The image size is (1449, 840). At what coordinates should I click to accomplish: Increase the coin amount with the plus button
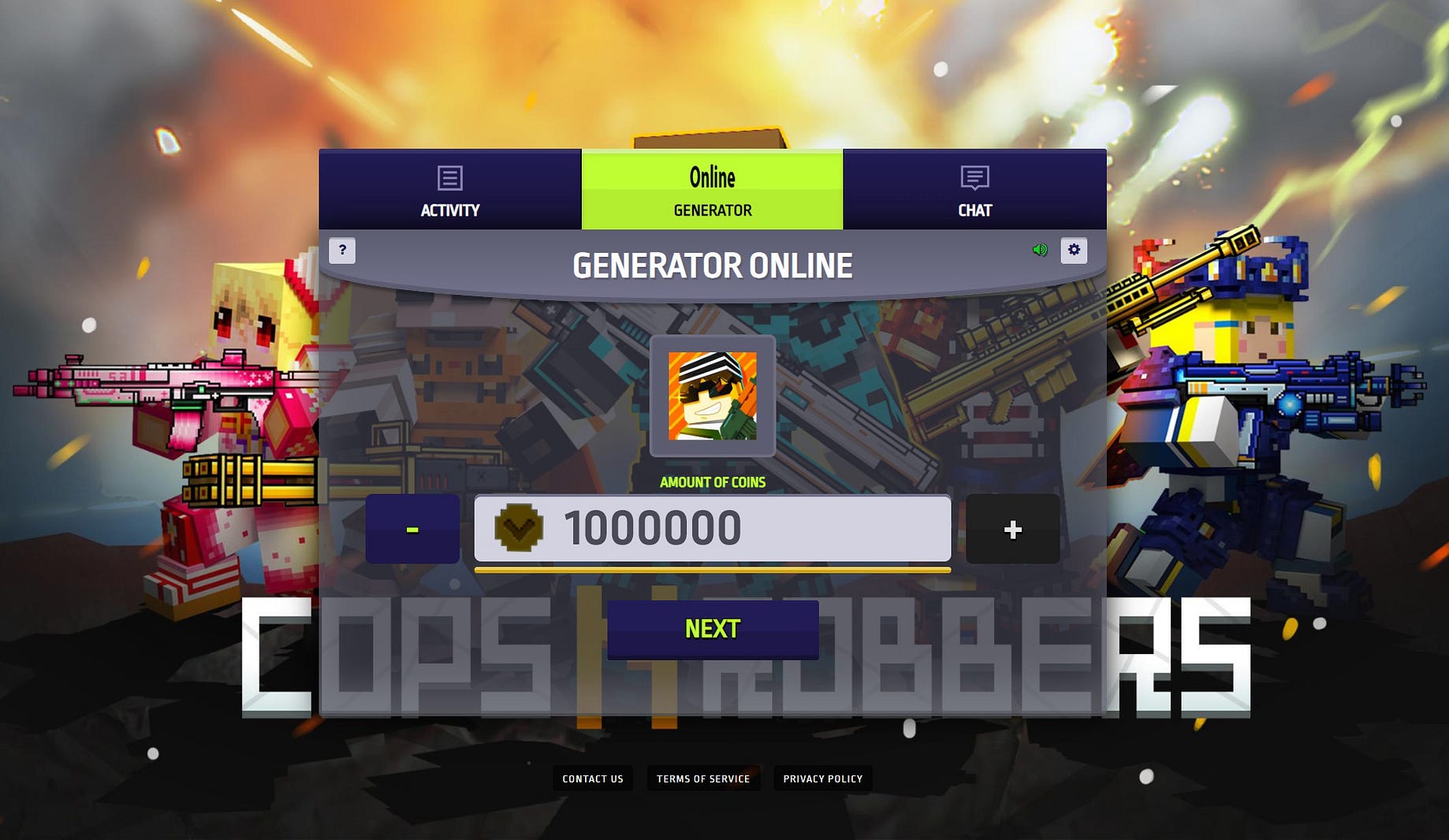coord(1012,530)
